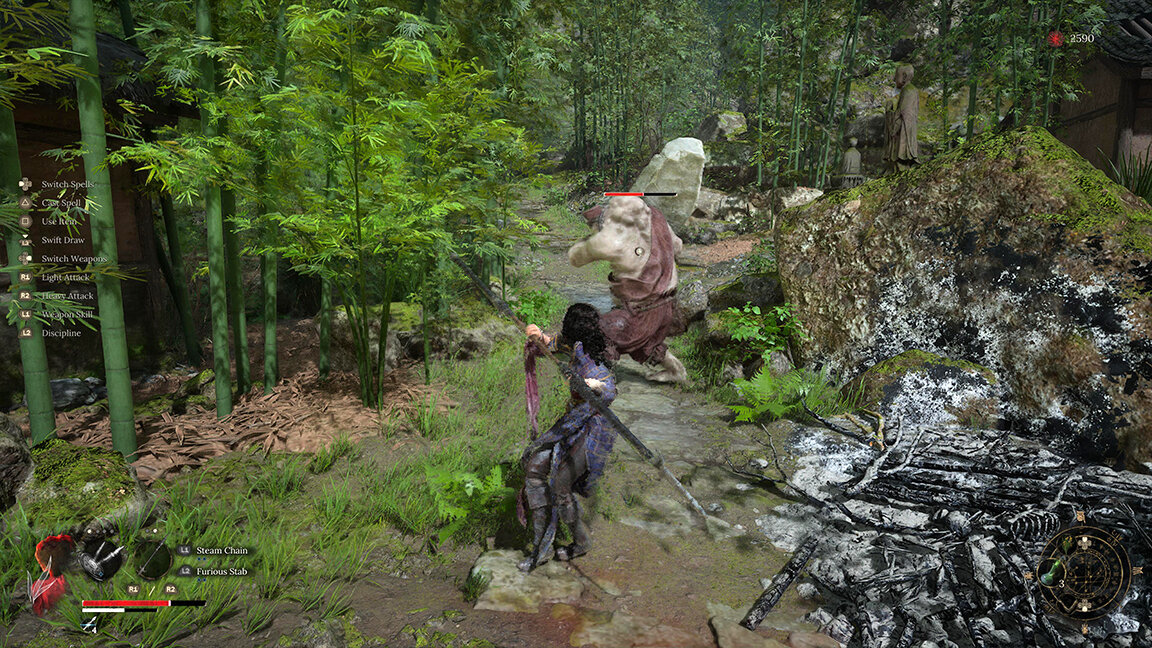Activate the Furious Stab skill
1152x648 pixels.
pyautogui.click(x=223, y=571)
